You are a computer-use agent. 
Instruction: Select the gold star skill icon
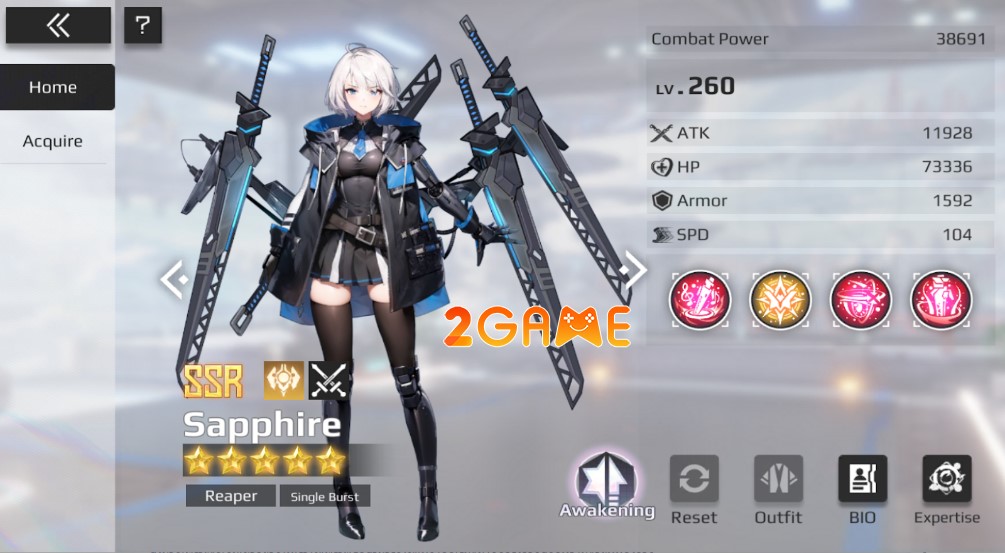click(780, 300)
